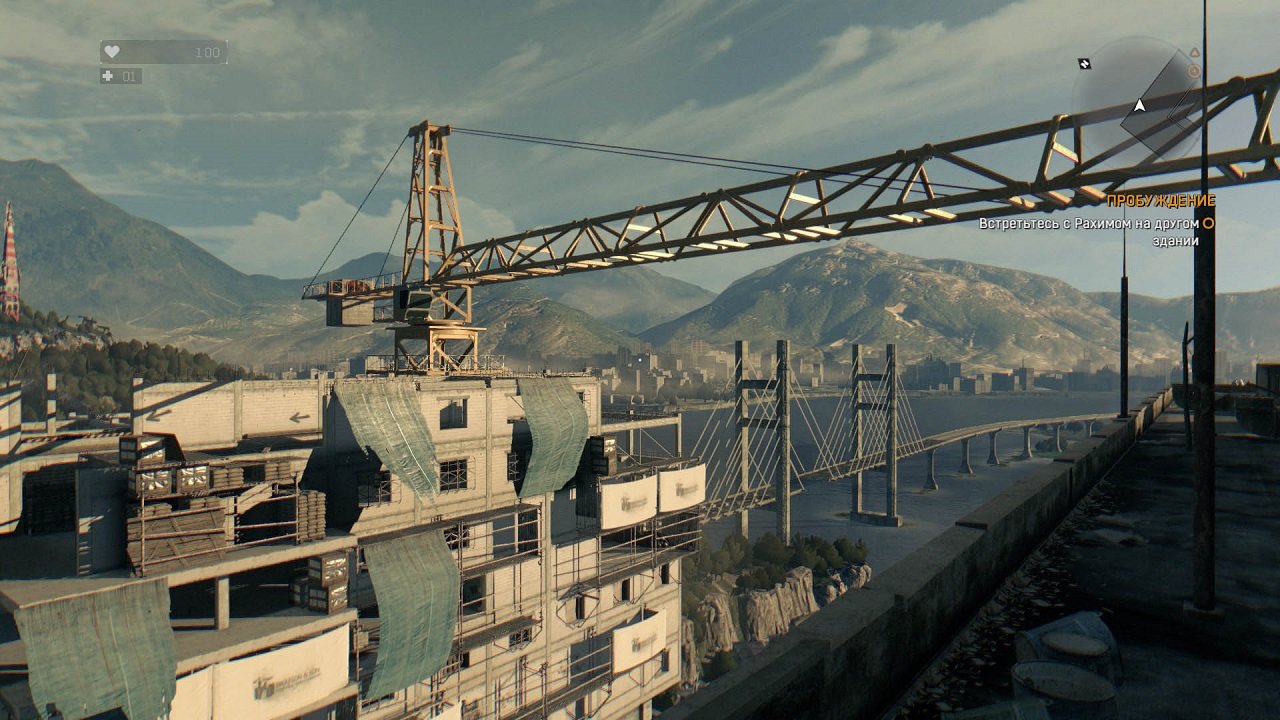
Task: Click the circular waypoint marker on the minimap edge
Action: (1194, 70)
